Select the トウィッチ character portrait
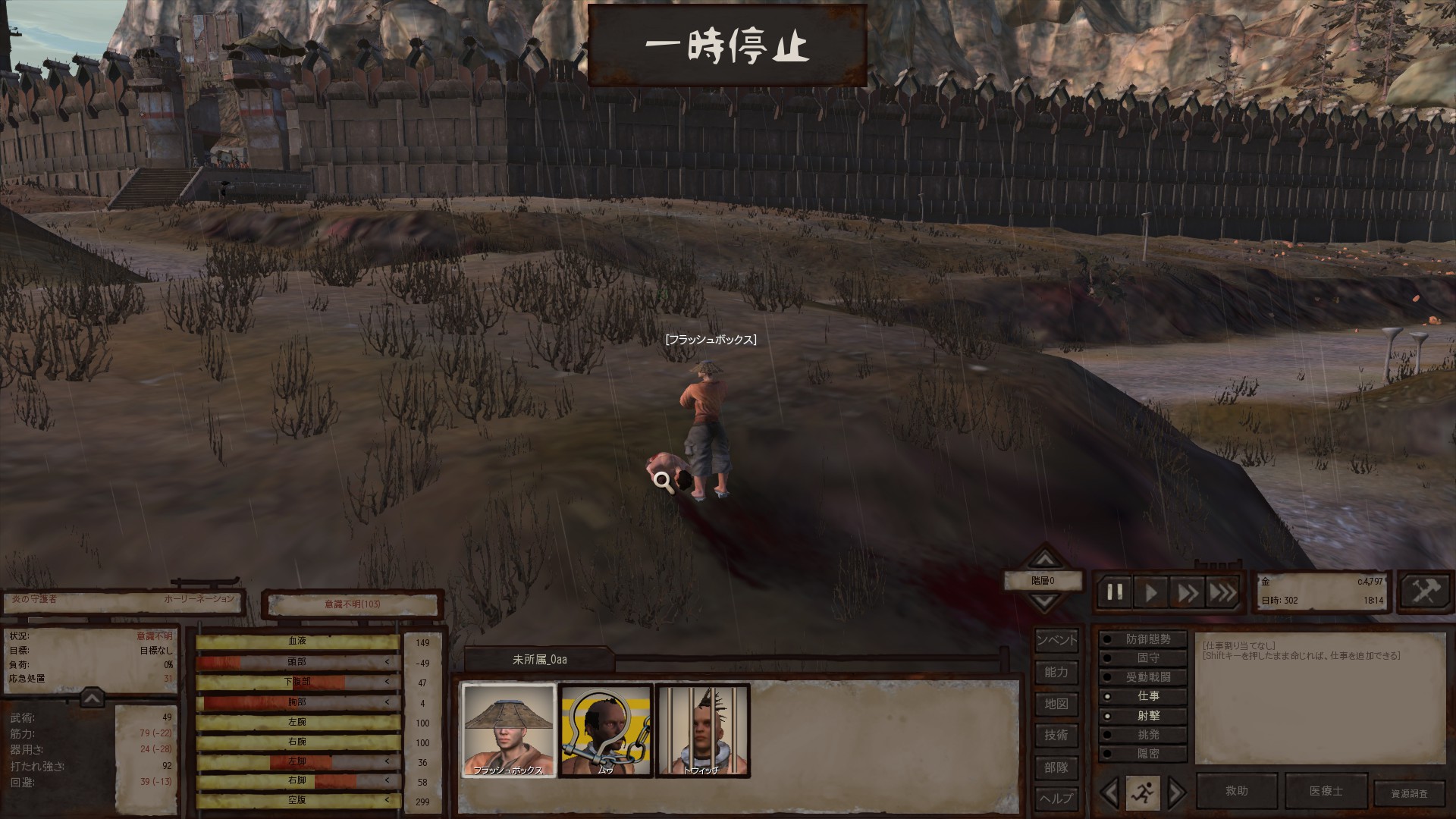 point(702,730)
